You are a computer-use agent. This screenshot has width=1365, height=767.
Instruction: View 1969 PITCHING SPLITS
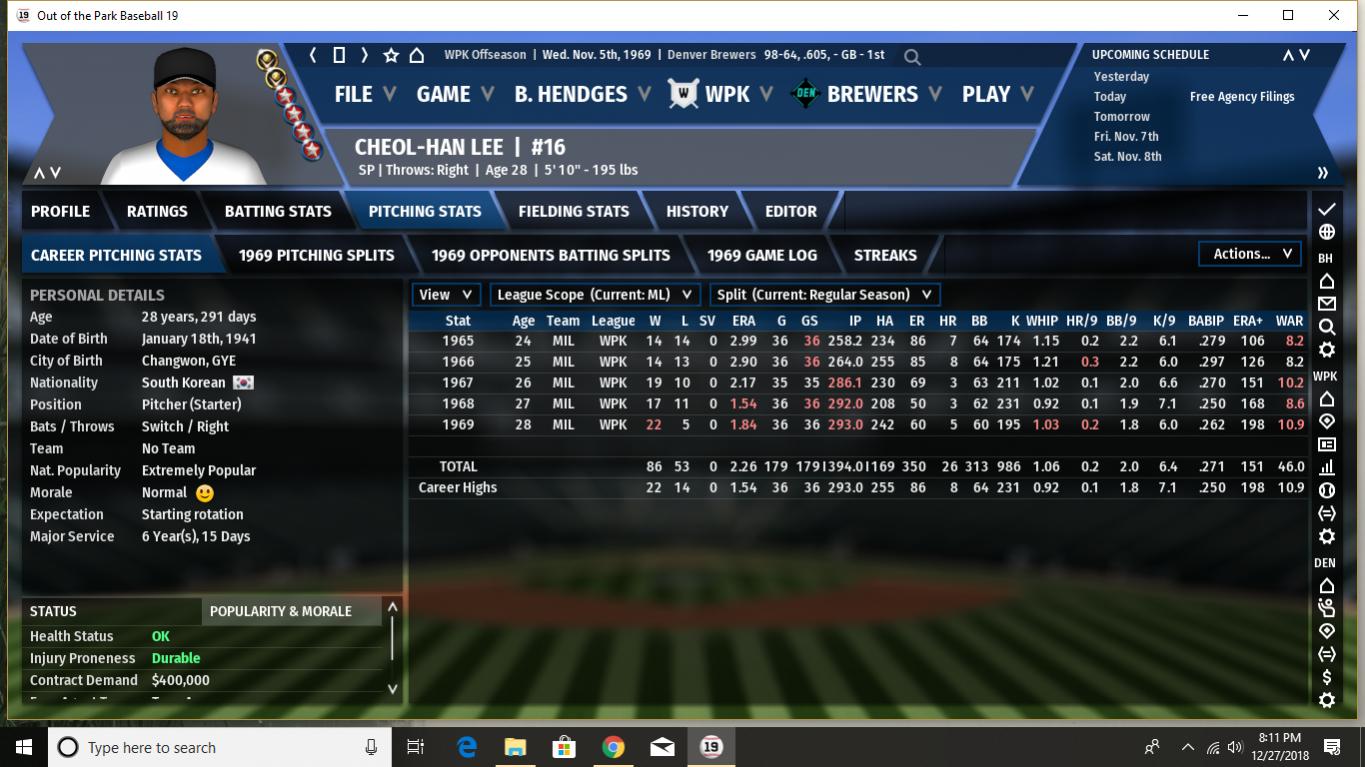point(316,255)
